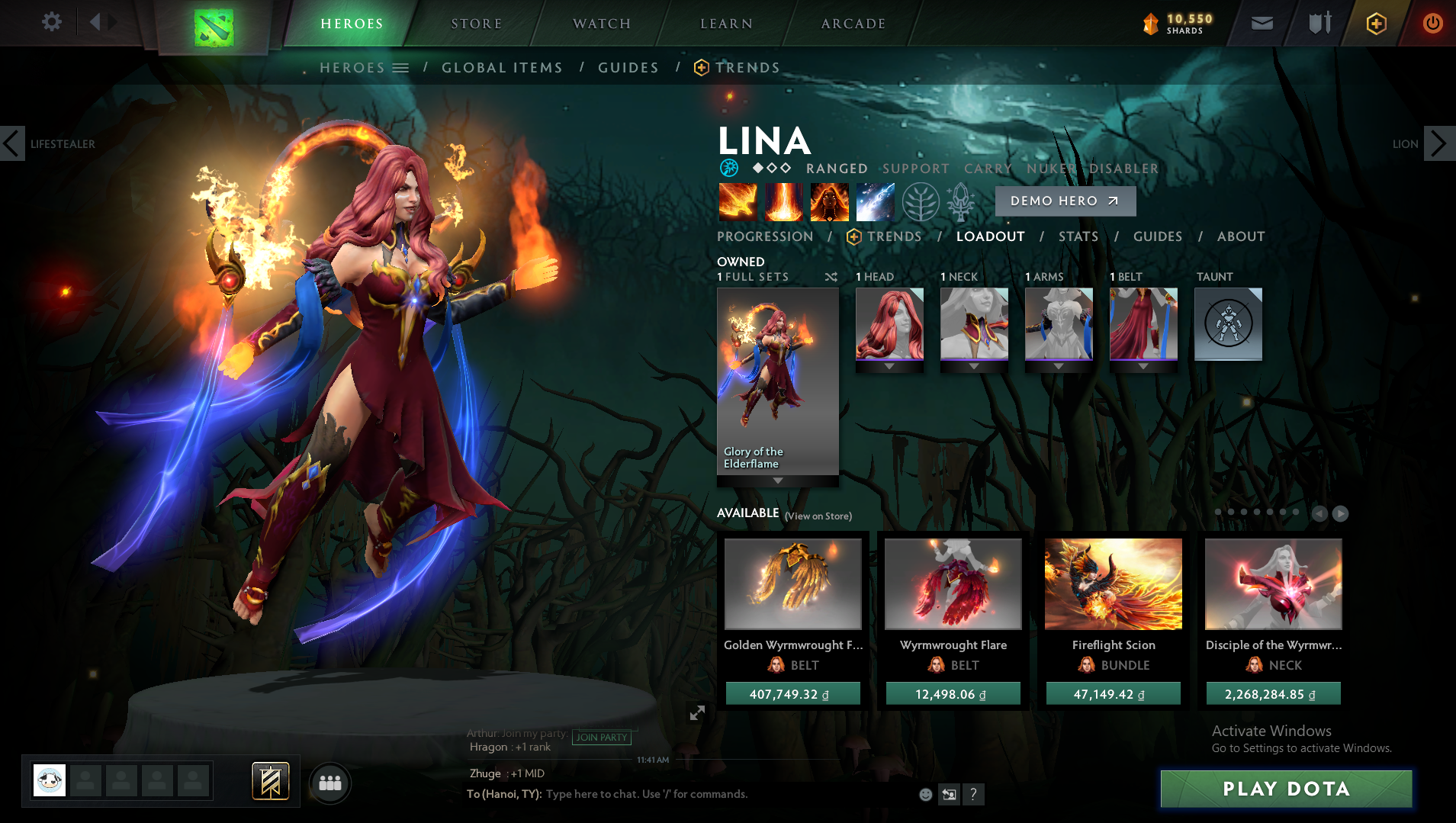Click the DEMO HERO button
The image size is (1456, 823).
coord(1065,201)
